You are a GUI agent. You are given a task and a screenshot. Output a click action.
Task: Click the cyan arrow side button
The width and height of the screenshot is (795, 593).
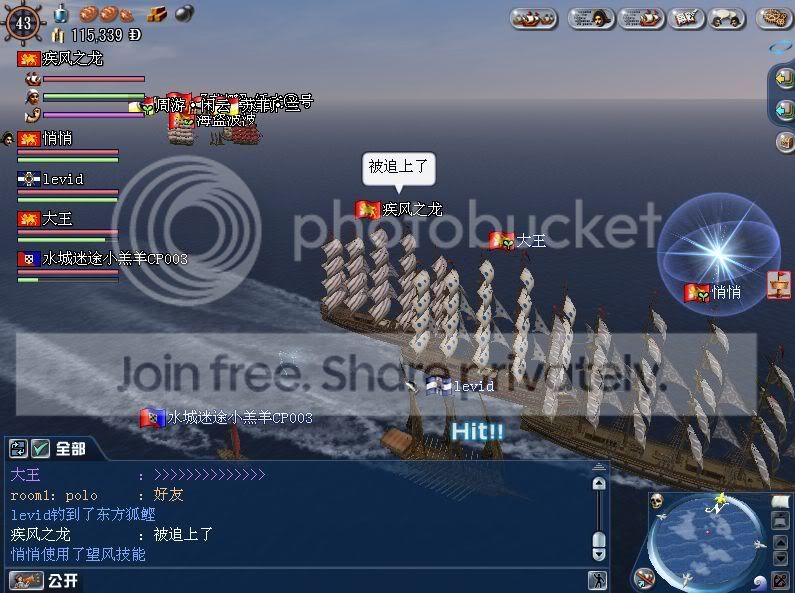pos(784,109)
